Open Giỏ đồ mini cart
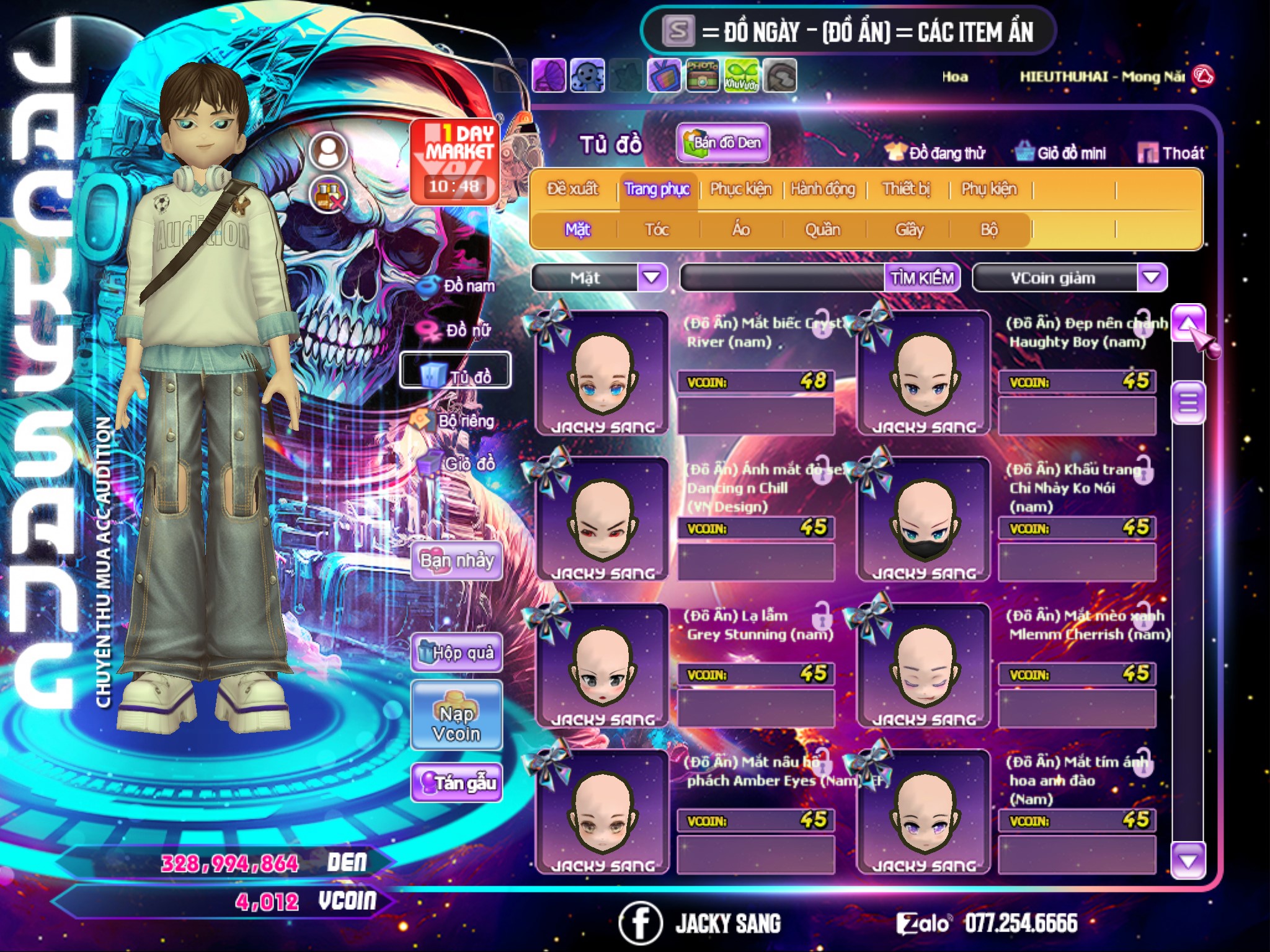1270x952 pixels. coord(1061,153)
